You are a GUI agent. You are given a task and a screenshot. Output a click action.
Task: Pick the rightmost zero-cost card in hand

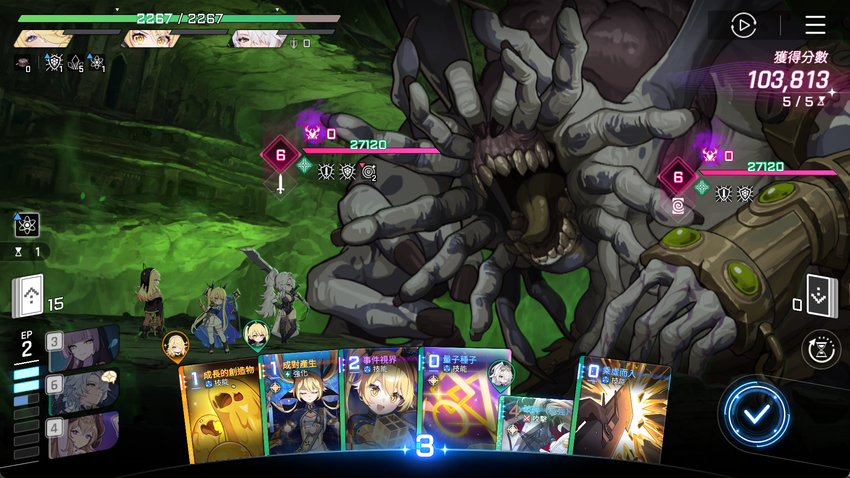coord(622,408)
